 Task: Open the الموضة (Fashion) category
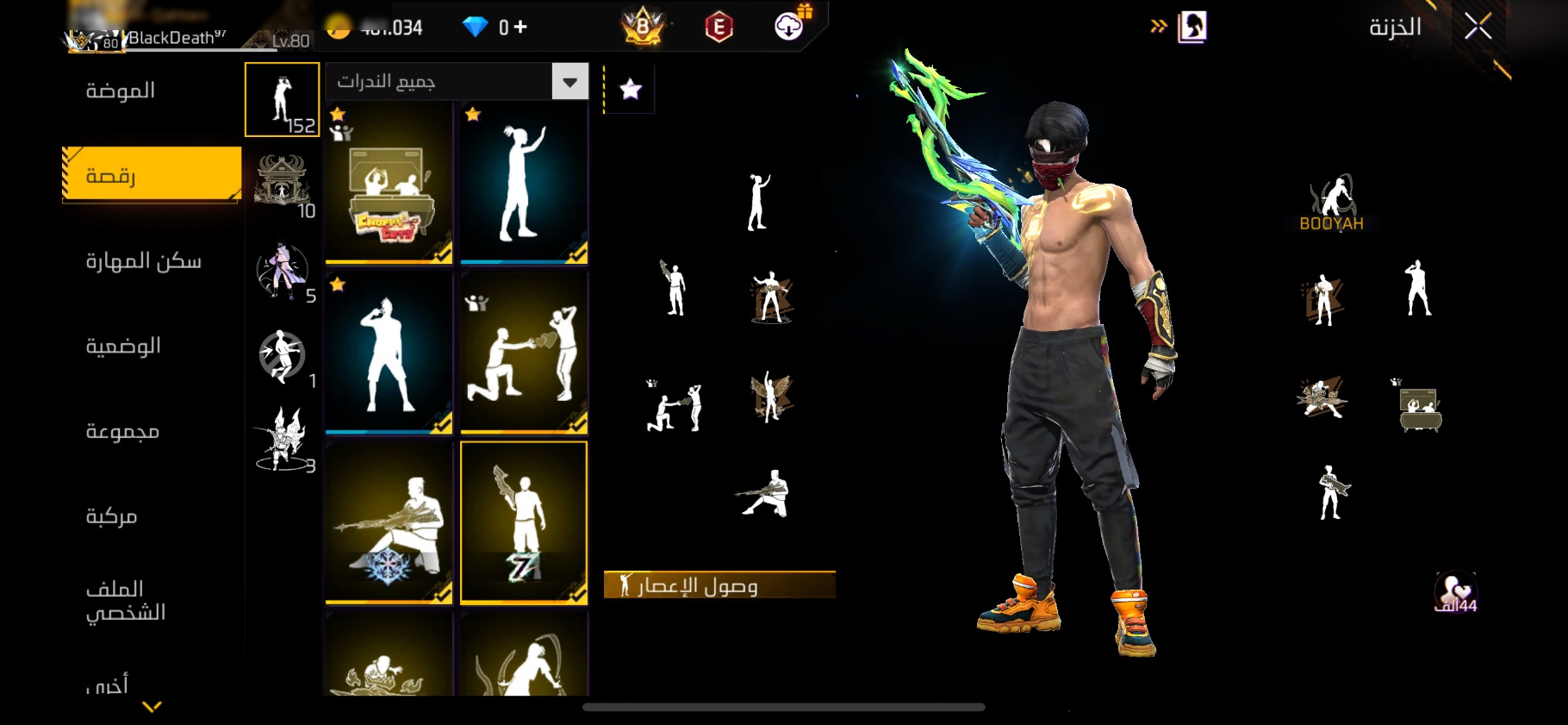[121, 91]
